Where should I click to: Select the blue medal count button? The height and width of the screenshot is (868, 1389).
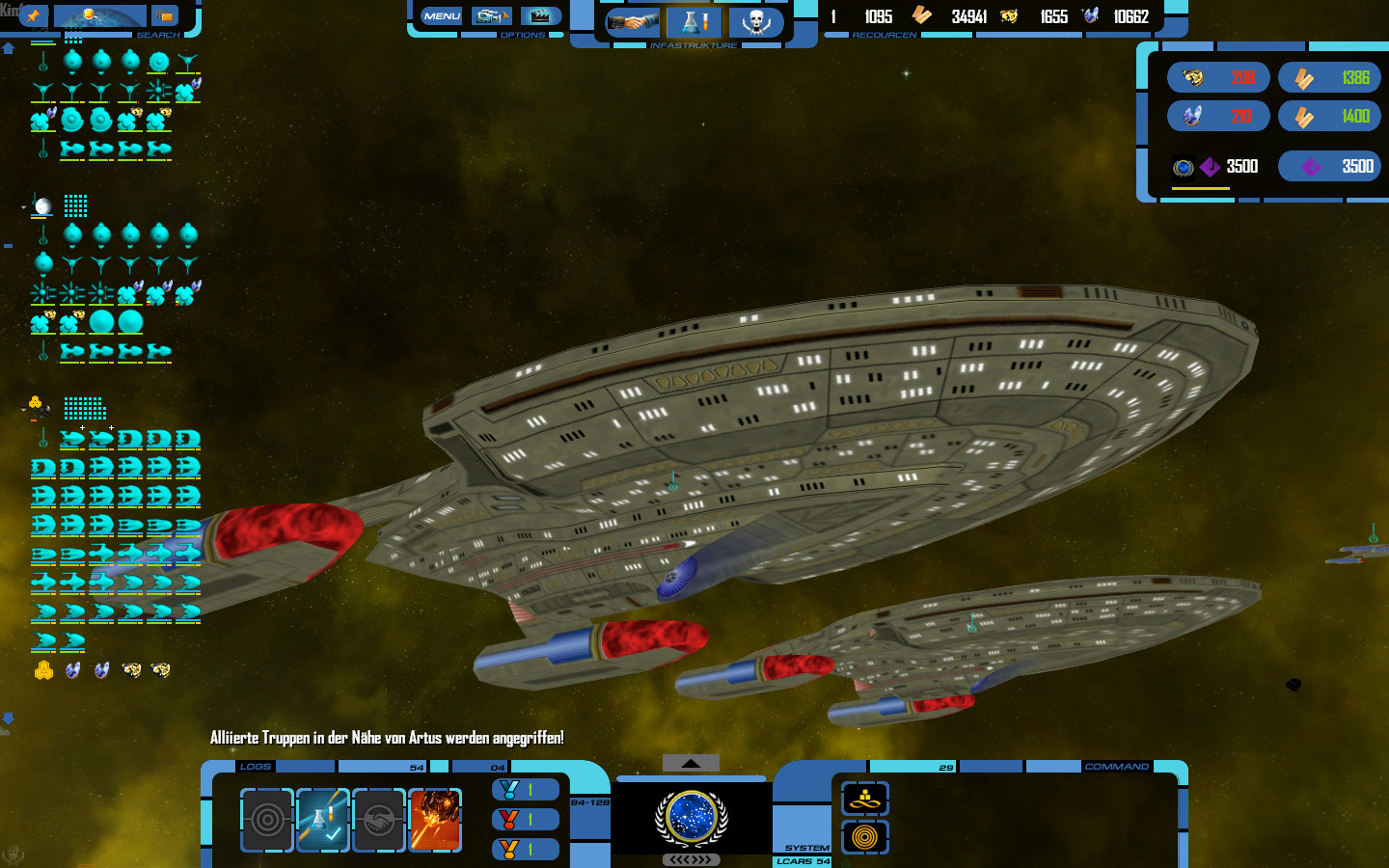tap(526, 790)
